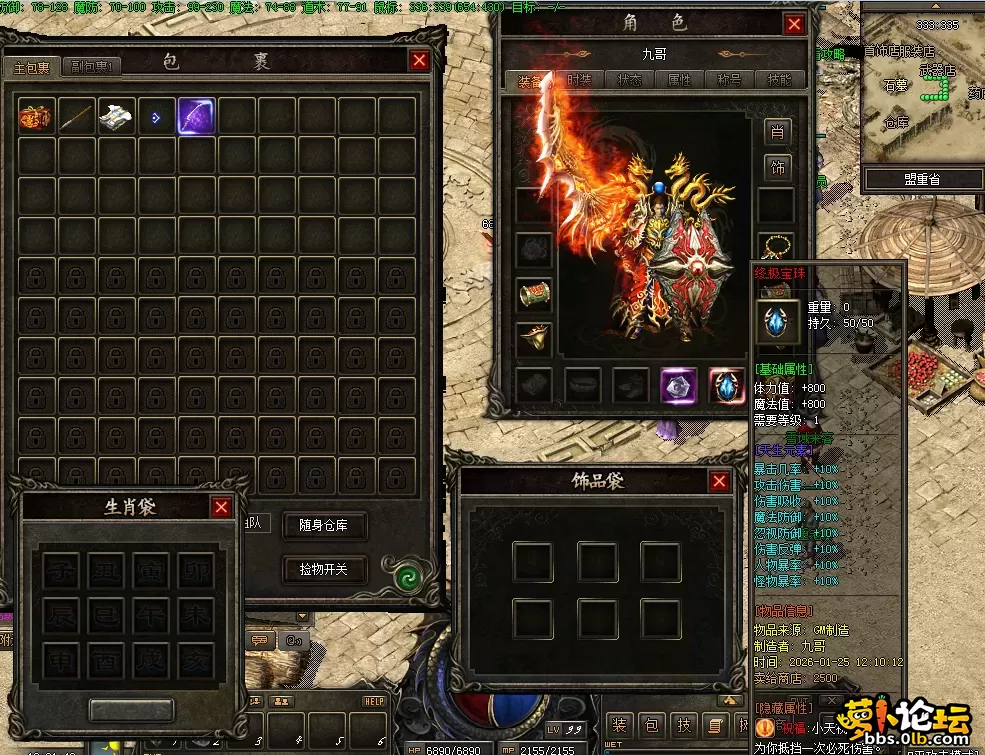
Task: Open the 称号 titles tab
Action: point(729,80)
